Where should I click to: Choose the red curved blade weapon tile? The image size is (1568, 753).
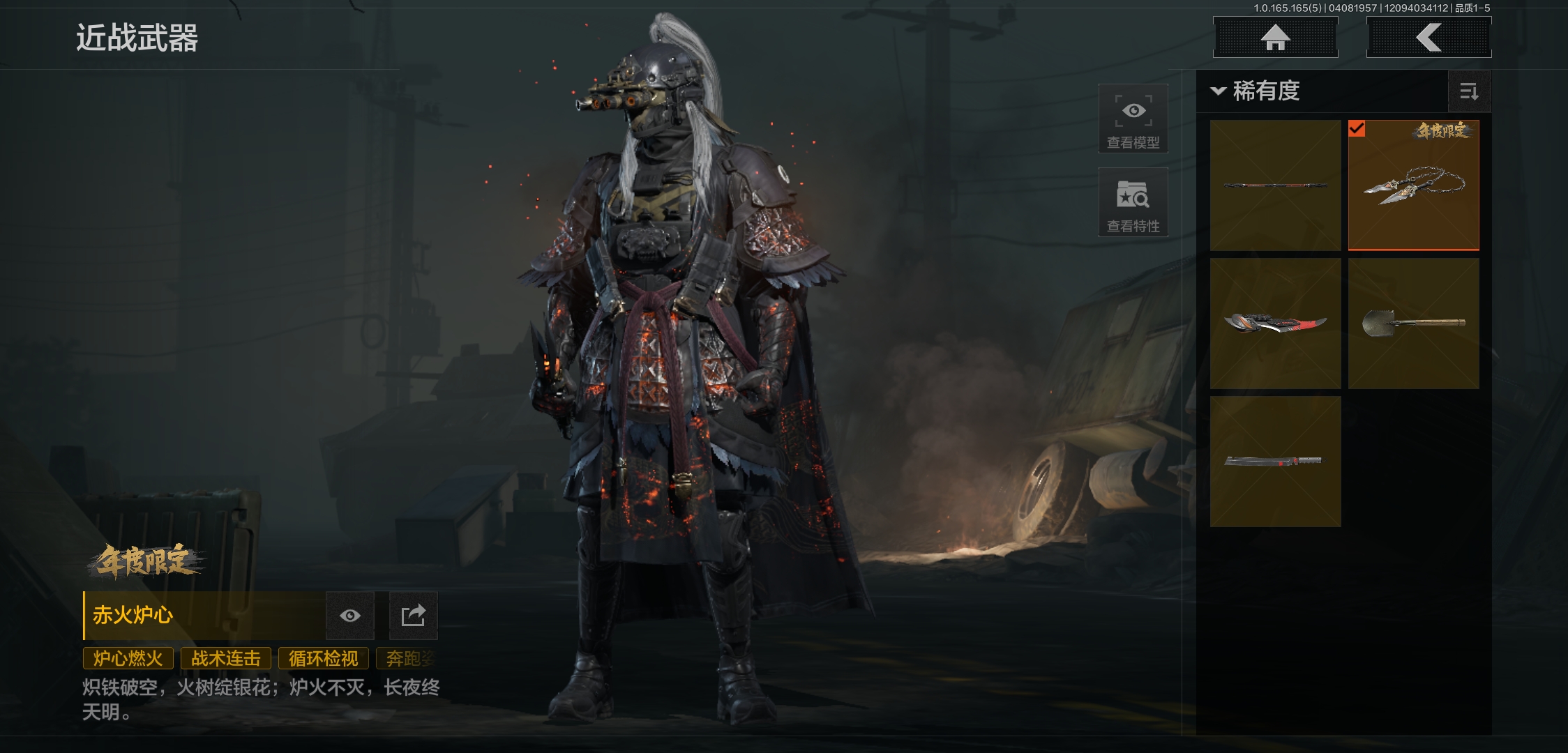(x=1275, y=324)
